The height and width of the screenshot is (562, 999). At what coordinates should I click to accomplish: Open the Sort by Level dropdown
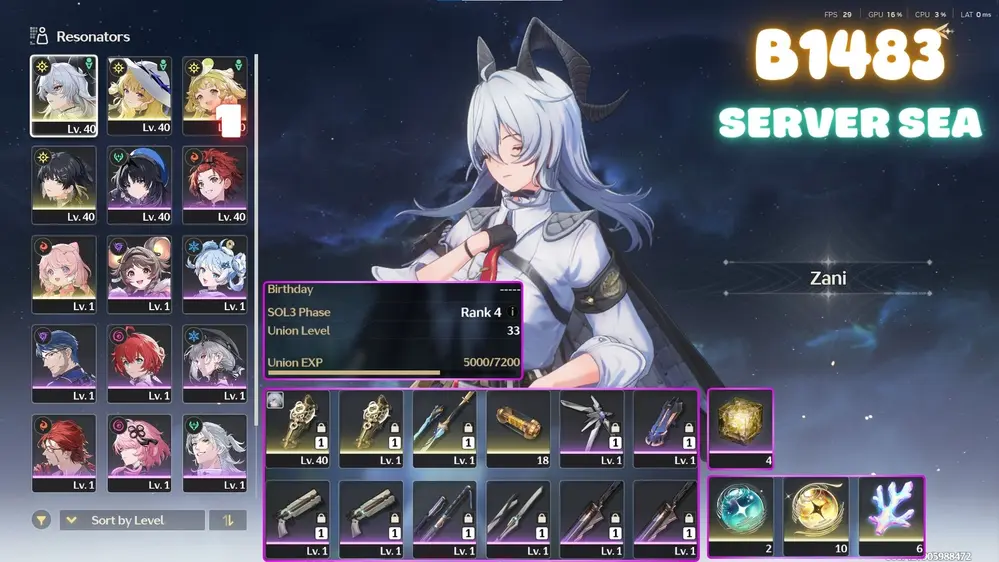coord(132,520)
